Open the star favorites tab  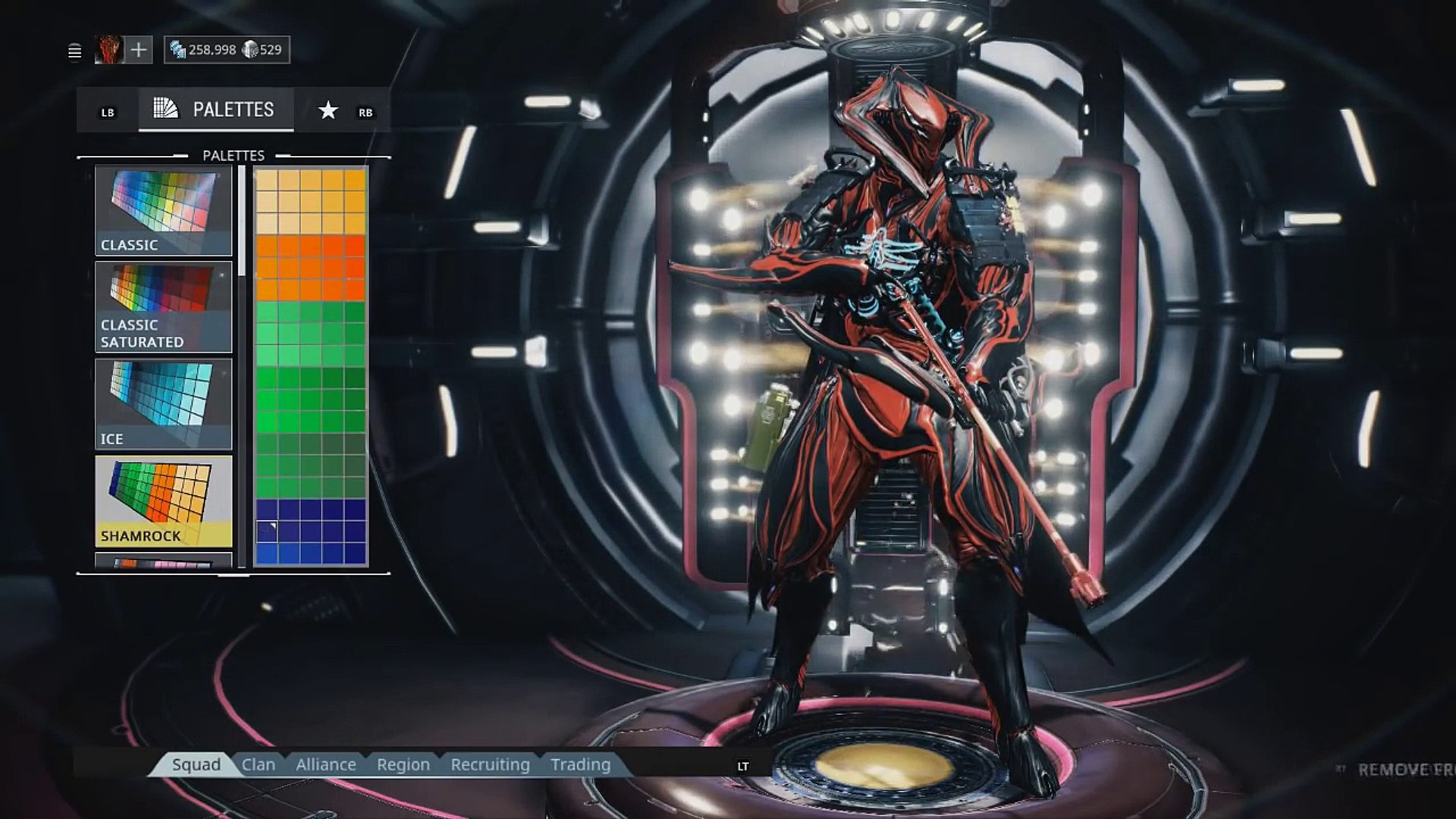pos(328,111)
